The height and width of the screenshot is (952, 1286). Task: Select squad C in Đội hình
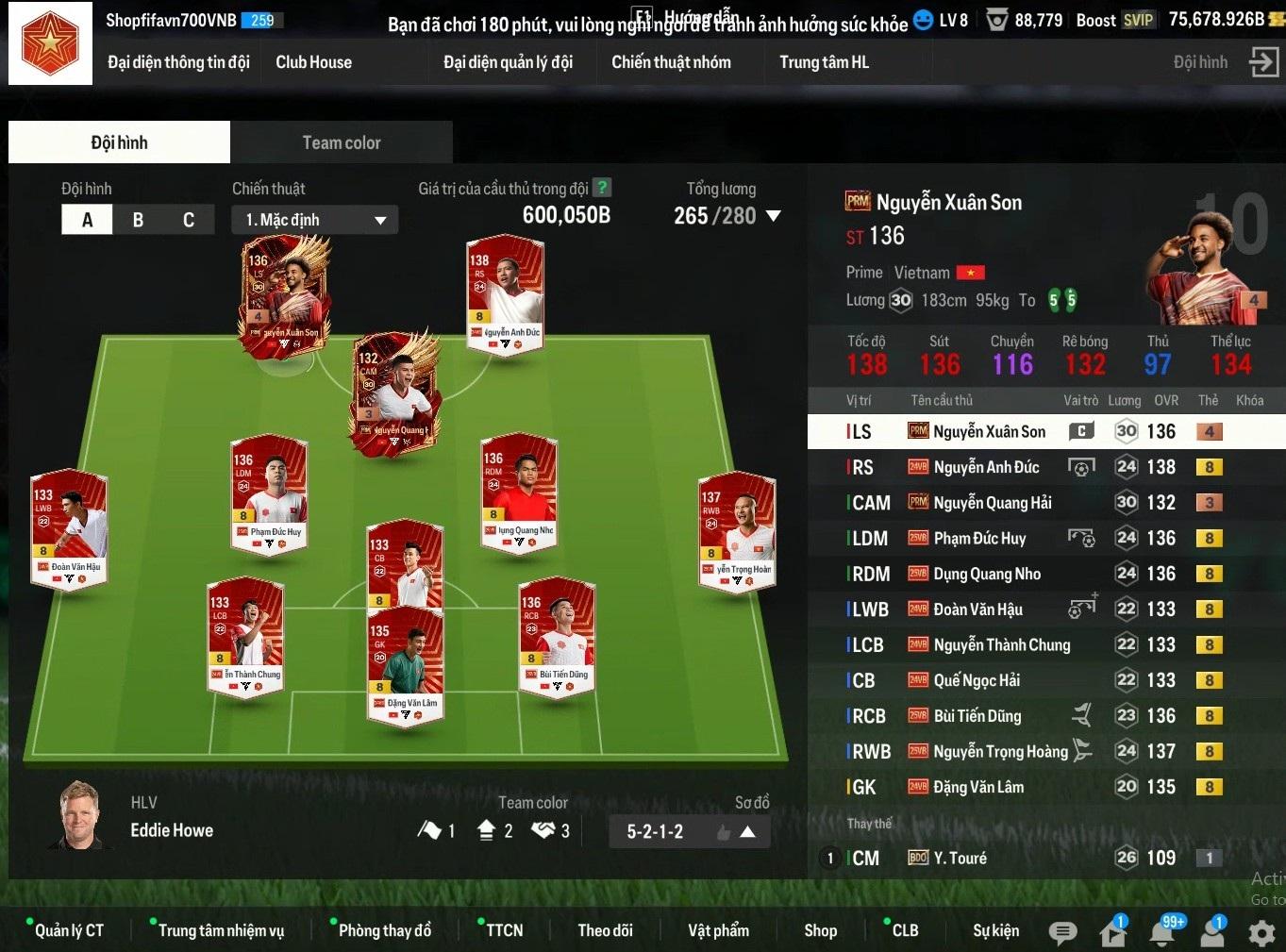(x=189, y=220)
